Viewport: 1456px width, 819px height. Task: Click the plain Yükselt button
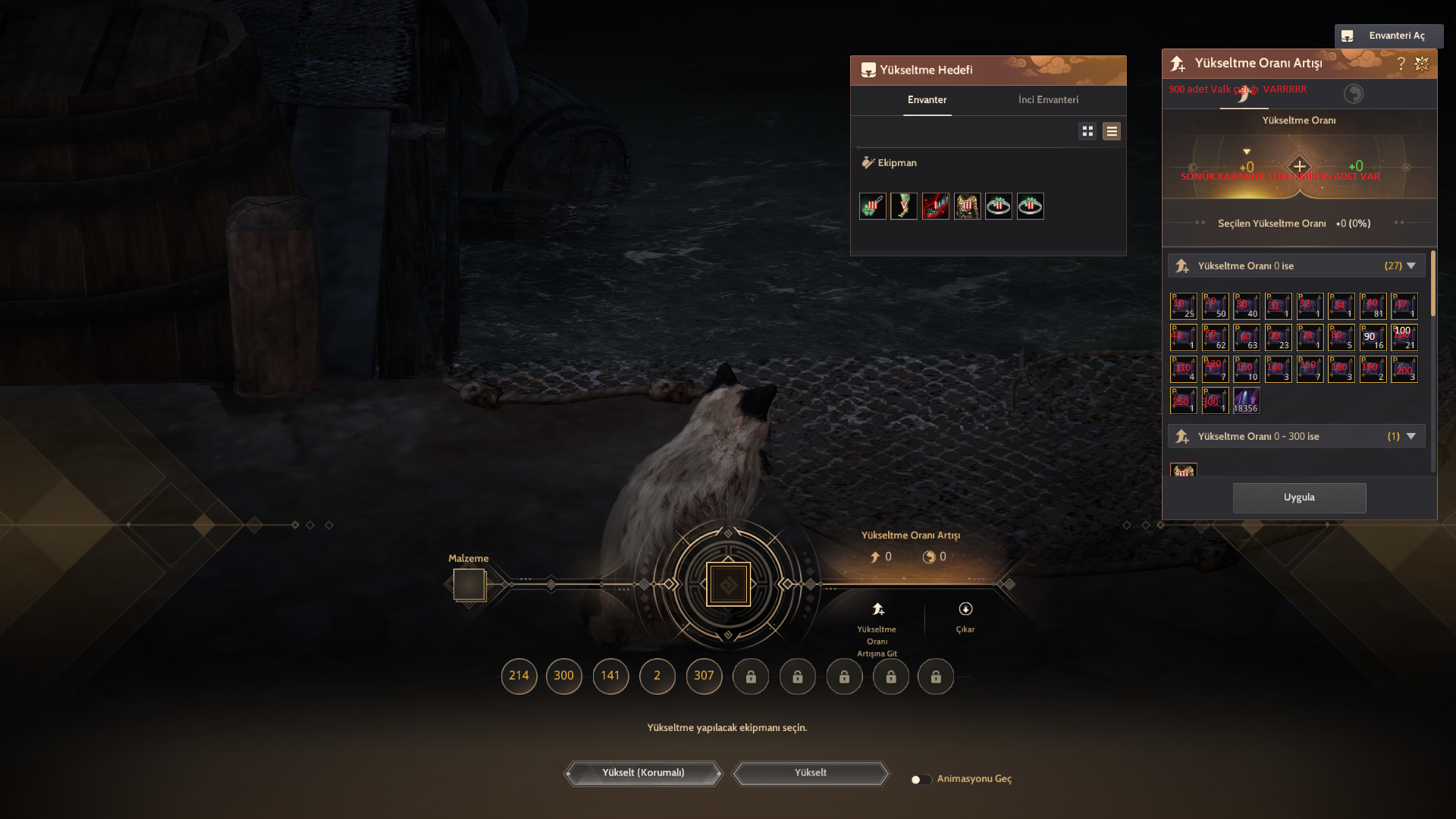click(x=810, y=773)
